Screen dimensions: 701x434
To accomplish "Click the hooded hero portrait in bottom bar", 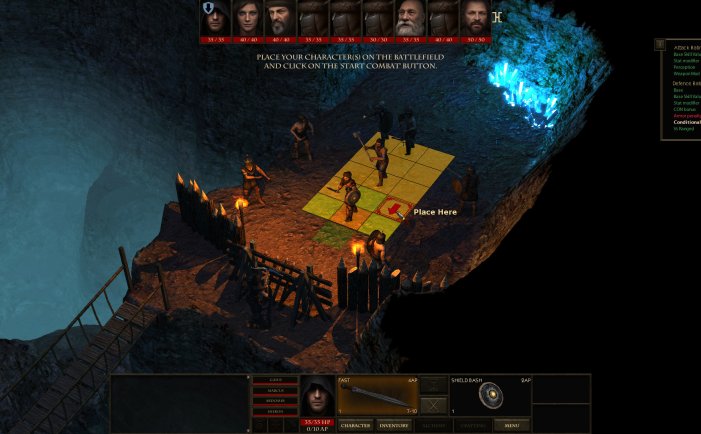I will click(x=317, y=396).
